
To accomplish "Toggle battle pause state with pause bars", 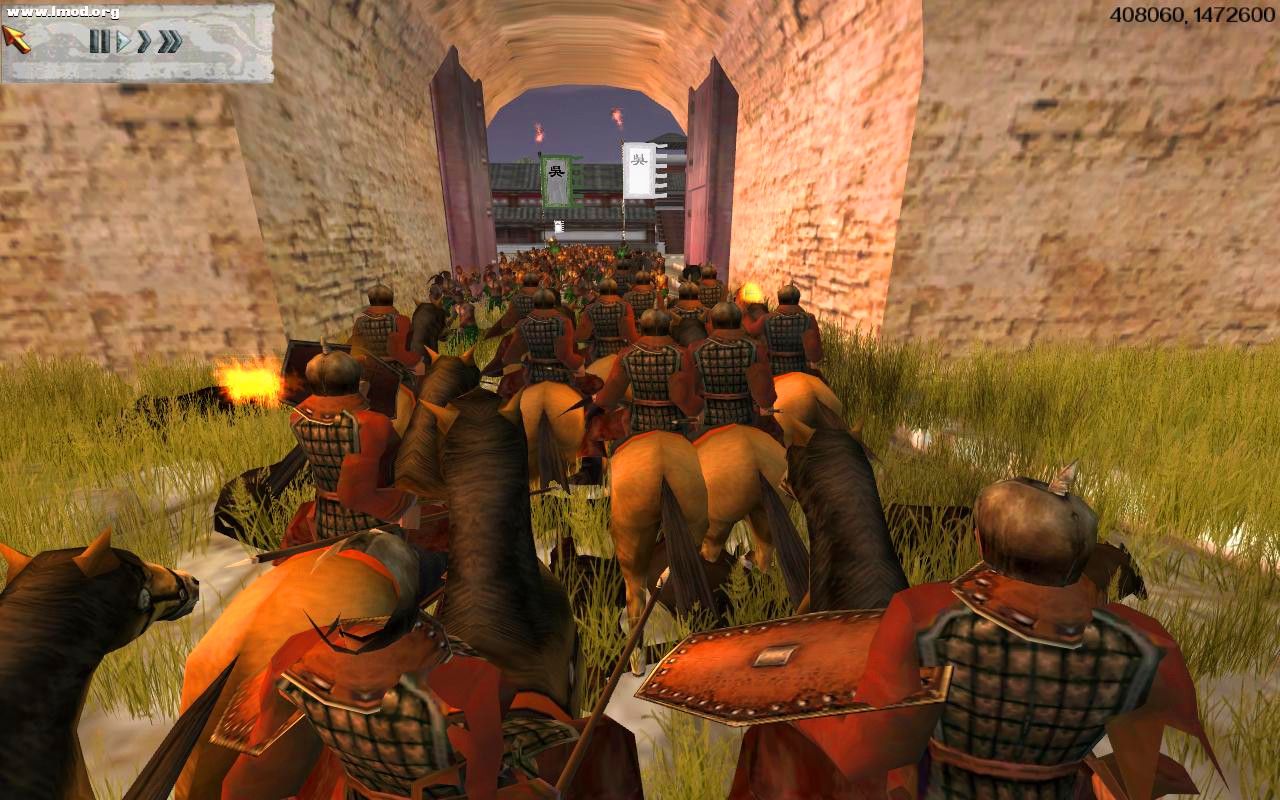I will (x=100, y=41).
